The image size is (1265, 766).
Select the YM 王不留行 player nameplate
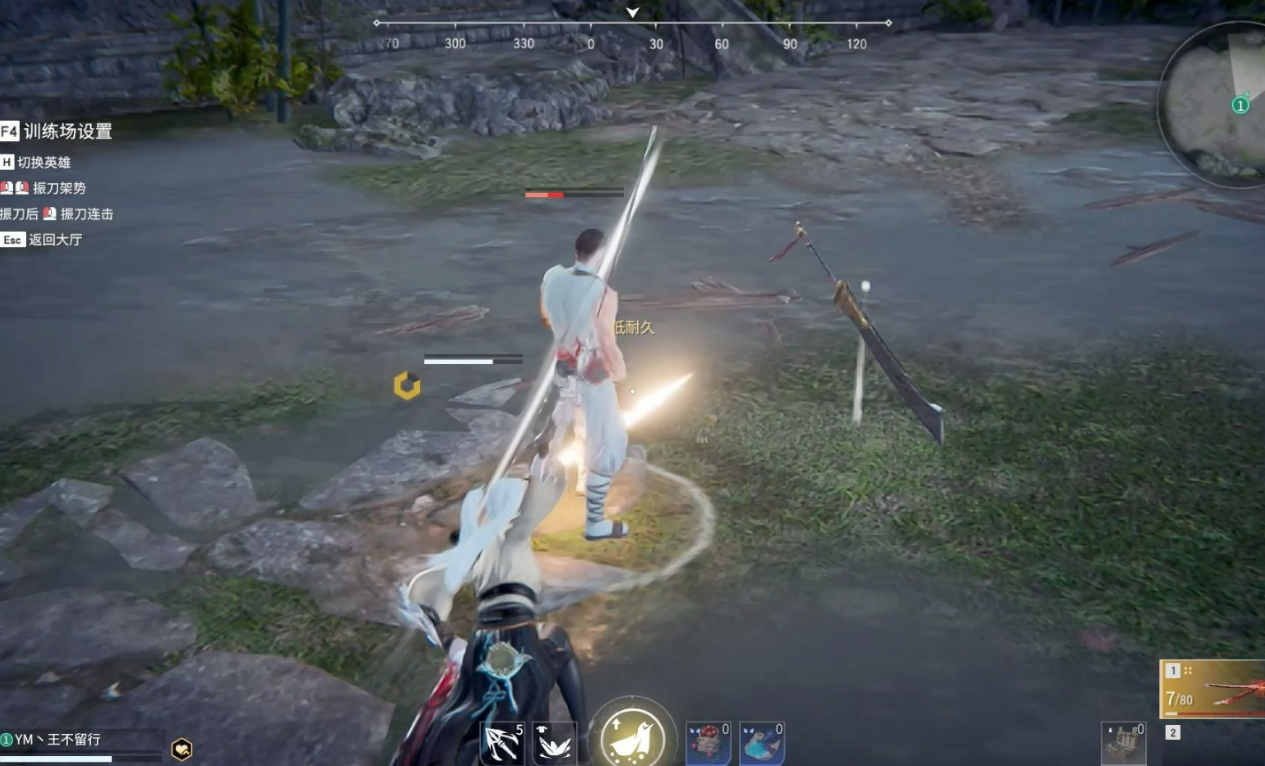58,740
